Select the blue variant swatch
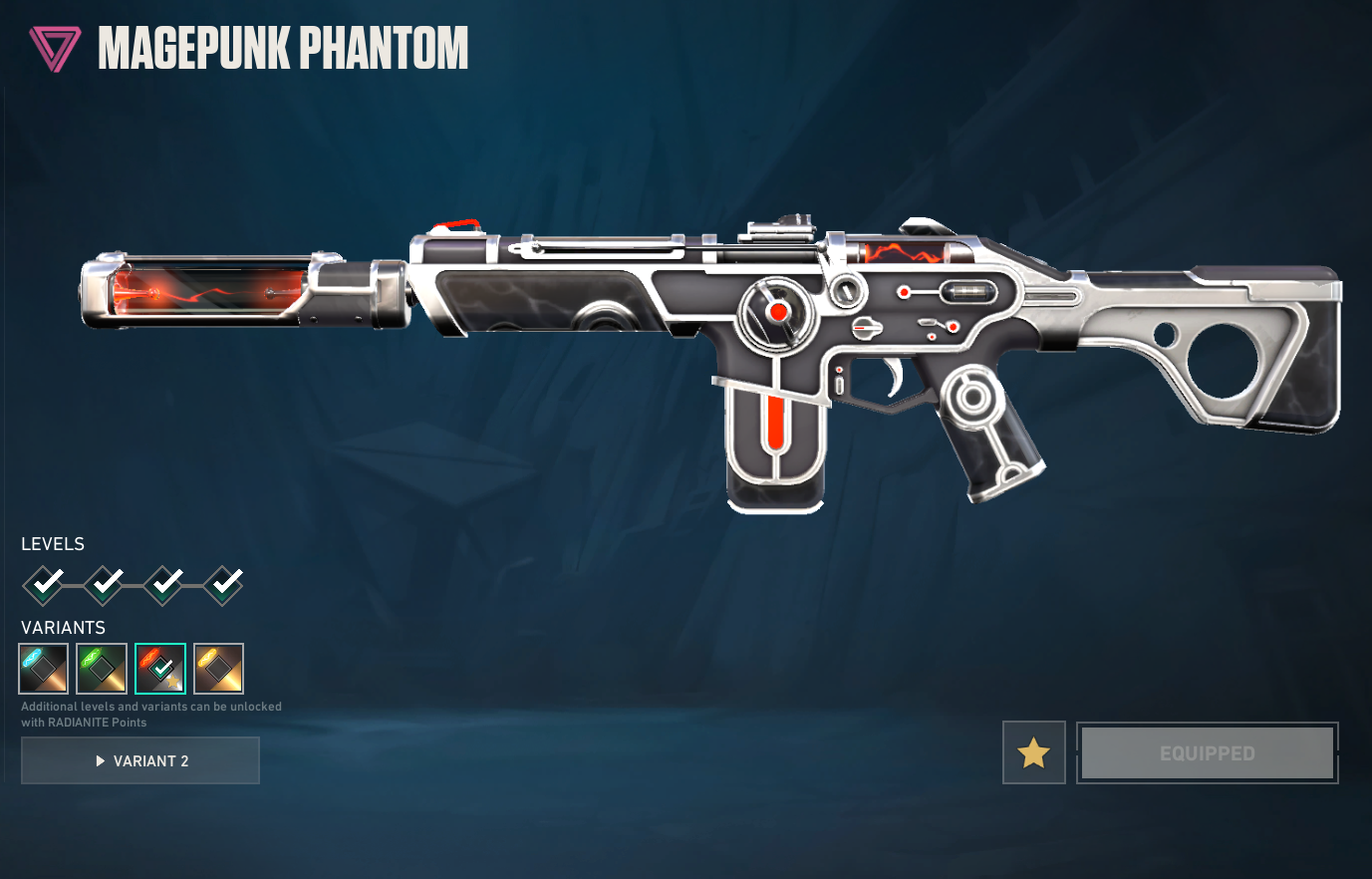This screenshot has height=879, width=1372. tap(44, 669)
